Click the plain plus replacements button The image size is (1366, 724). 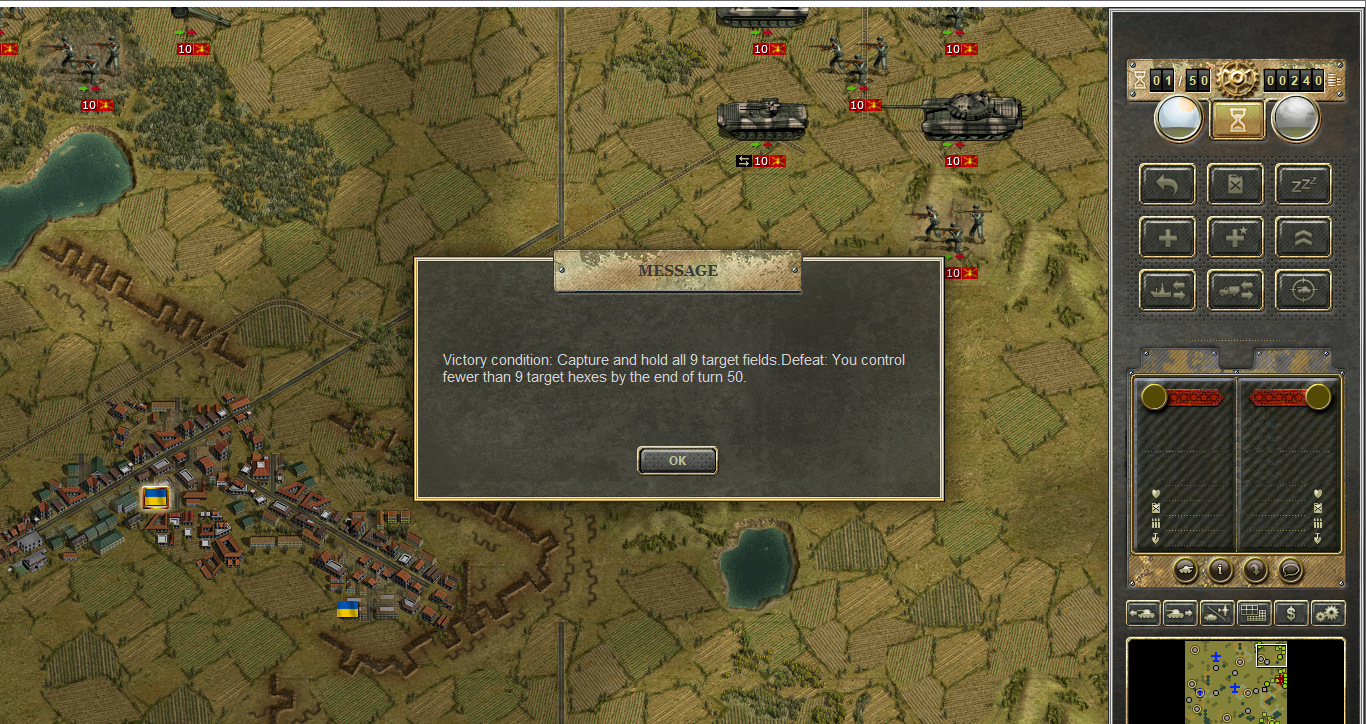coord(1167,237)
